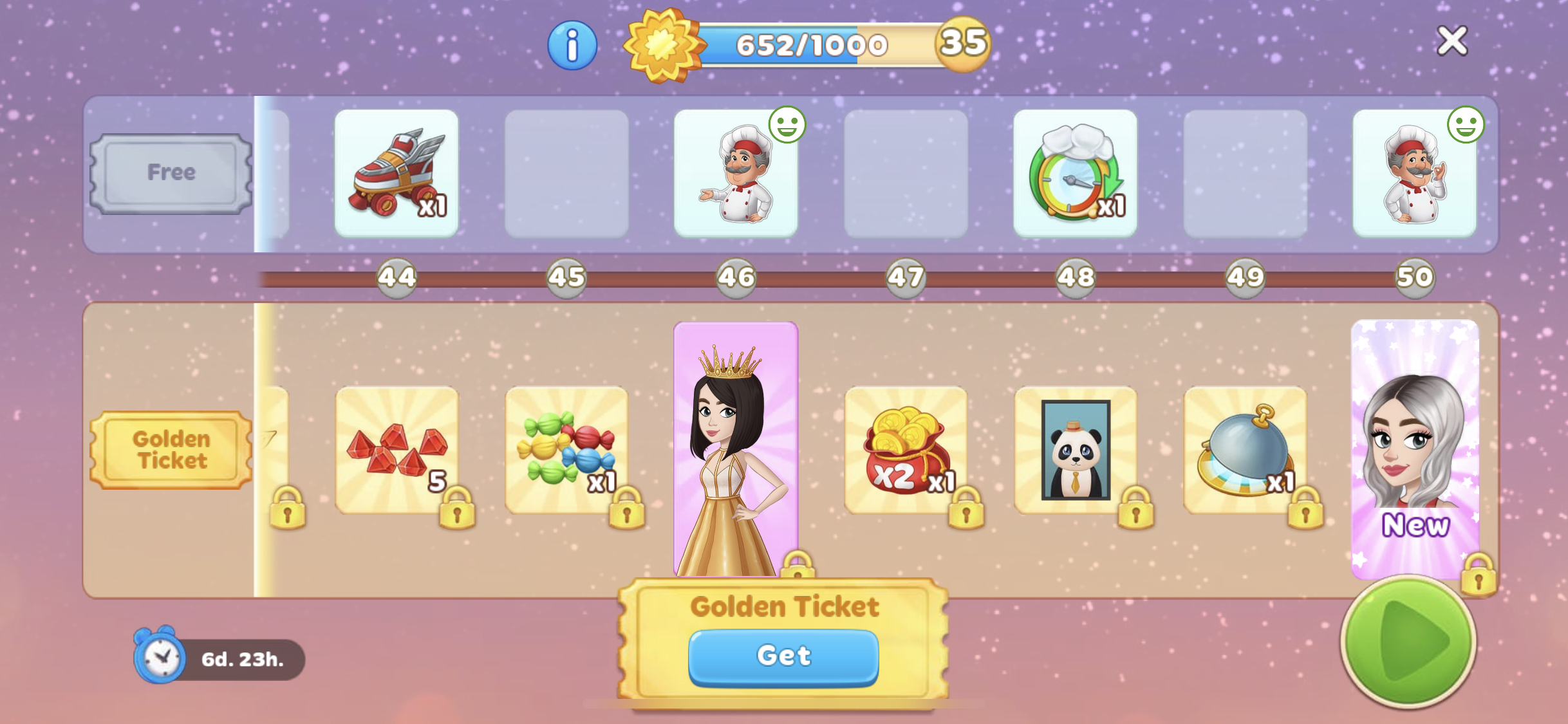Screen dimensions: 1568x724
Task: Click the Golden Ticket row label
Action: click(171, 450)
